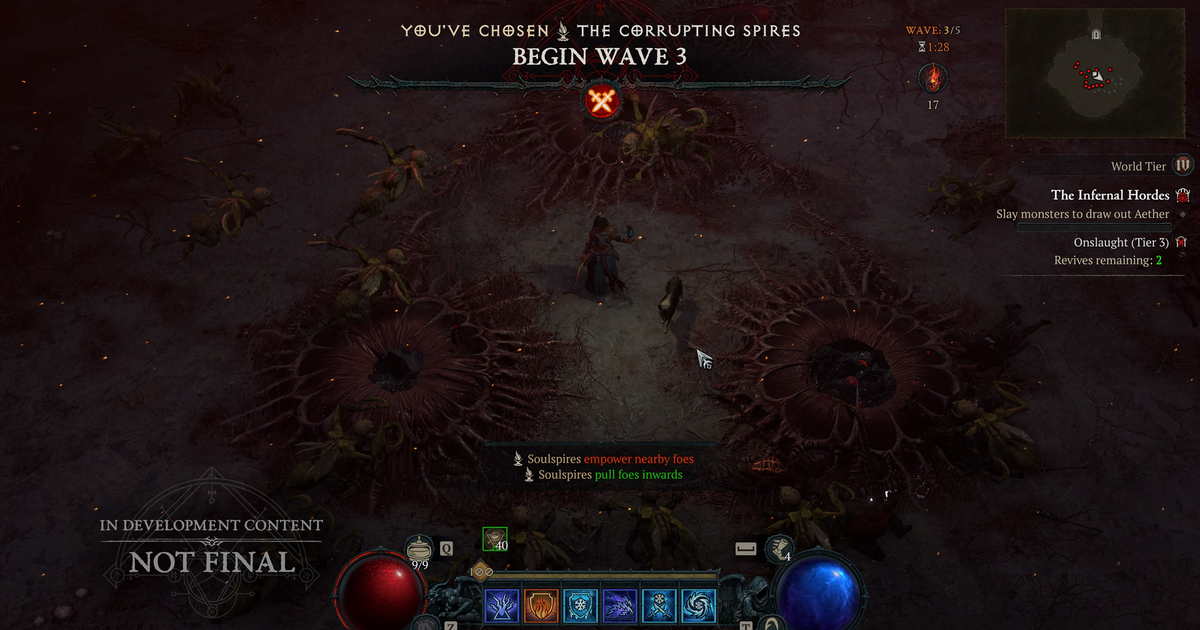
Task: Use the boot evade icon
Action: pyautogui.click(x=779, y=548)
